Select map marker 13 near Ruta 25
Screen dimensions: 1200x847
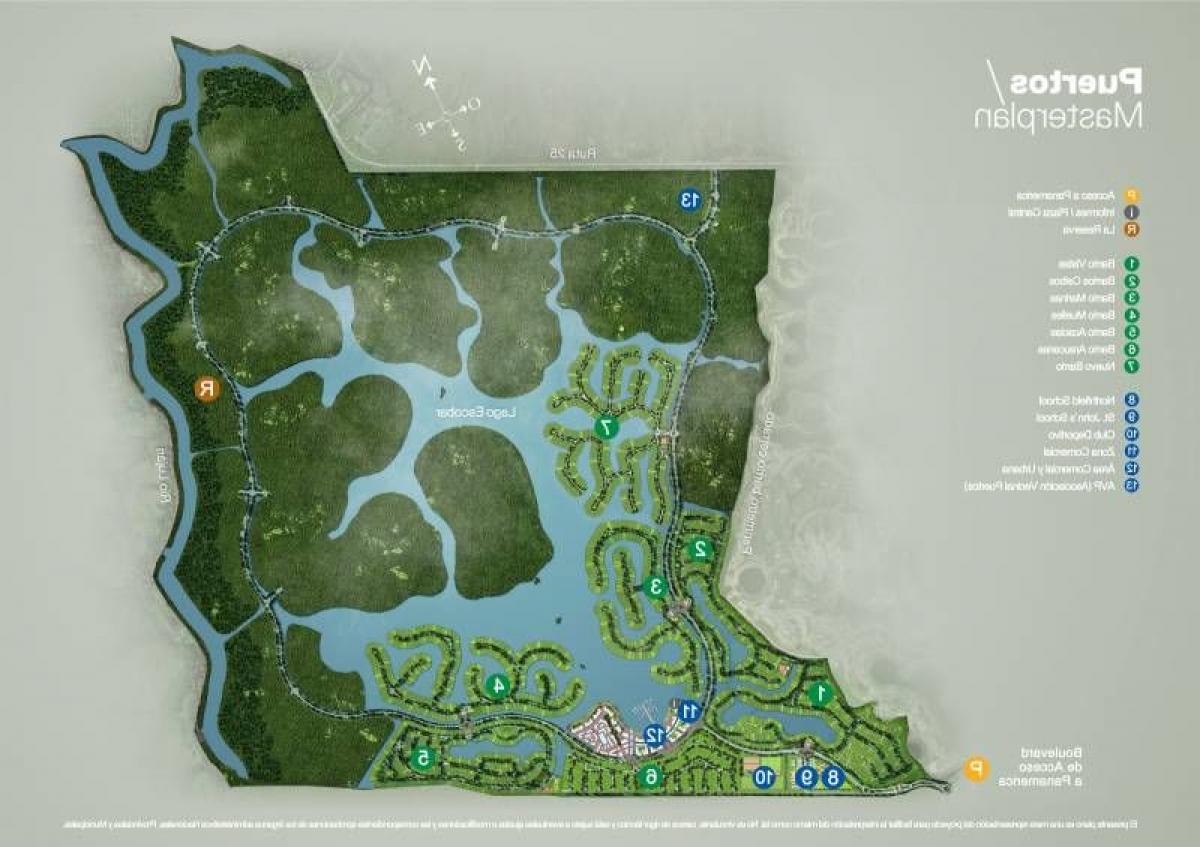(x=689, y=199)
